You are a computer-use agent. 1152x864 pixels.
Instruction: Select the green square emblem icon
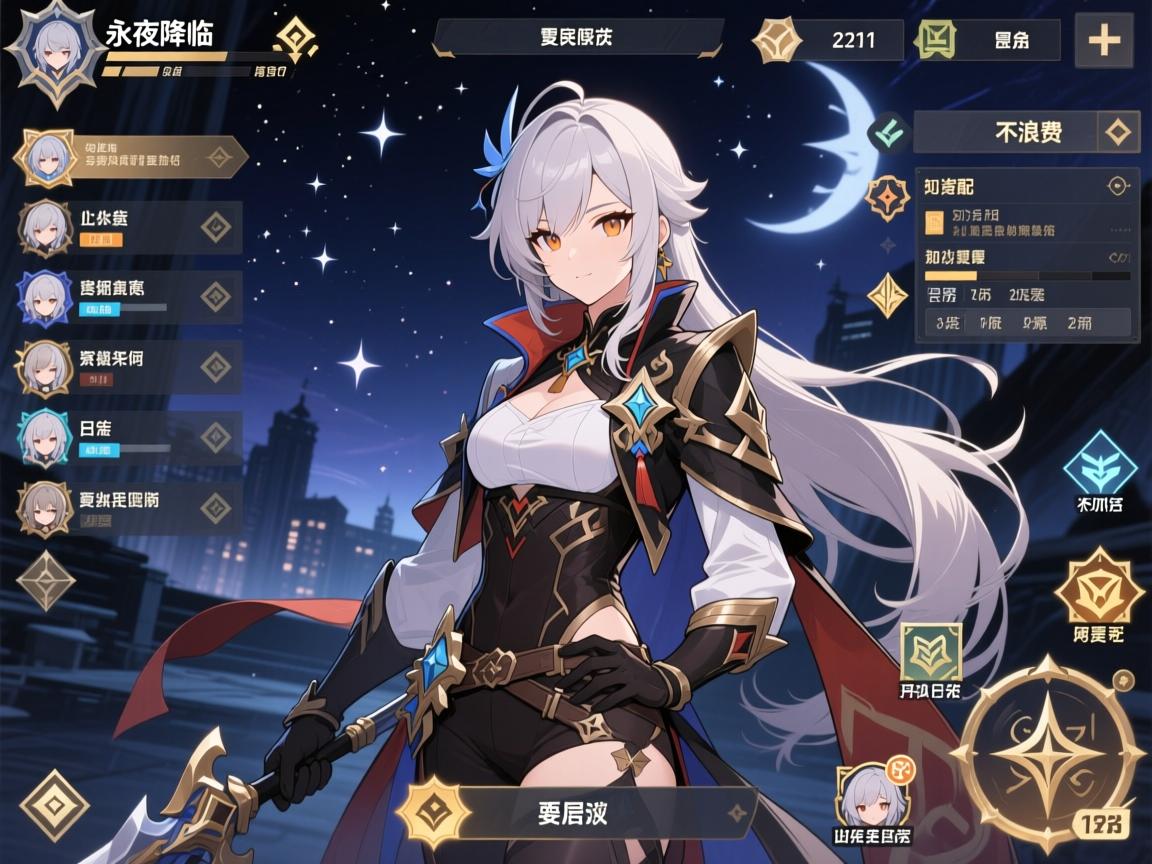[931, 652]
